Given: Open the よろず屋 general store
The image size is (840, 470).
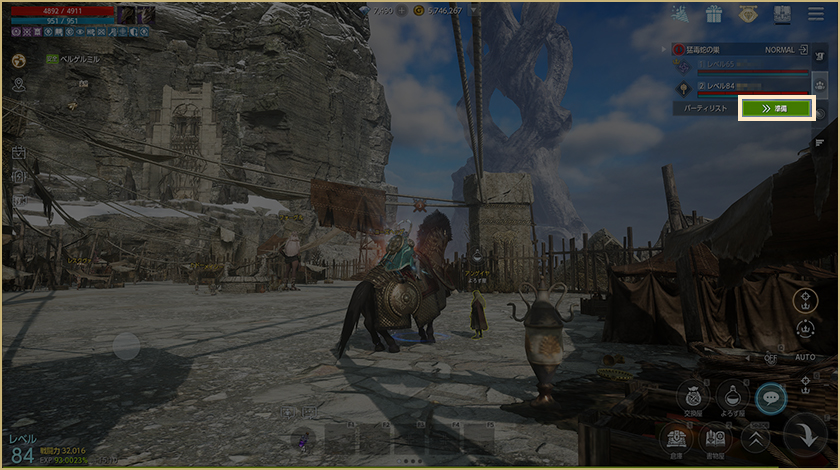Looking at the screenshot, I should tap(732, 396).
